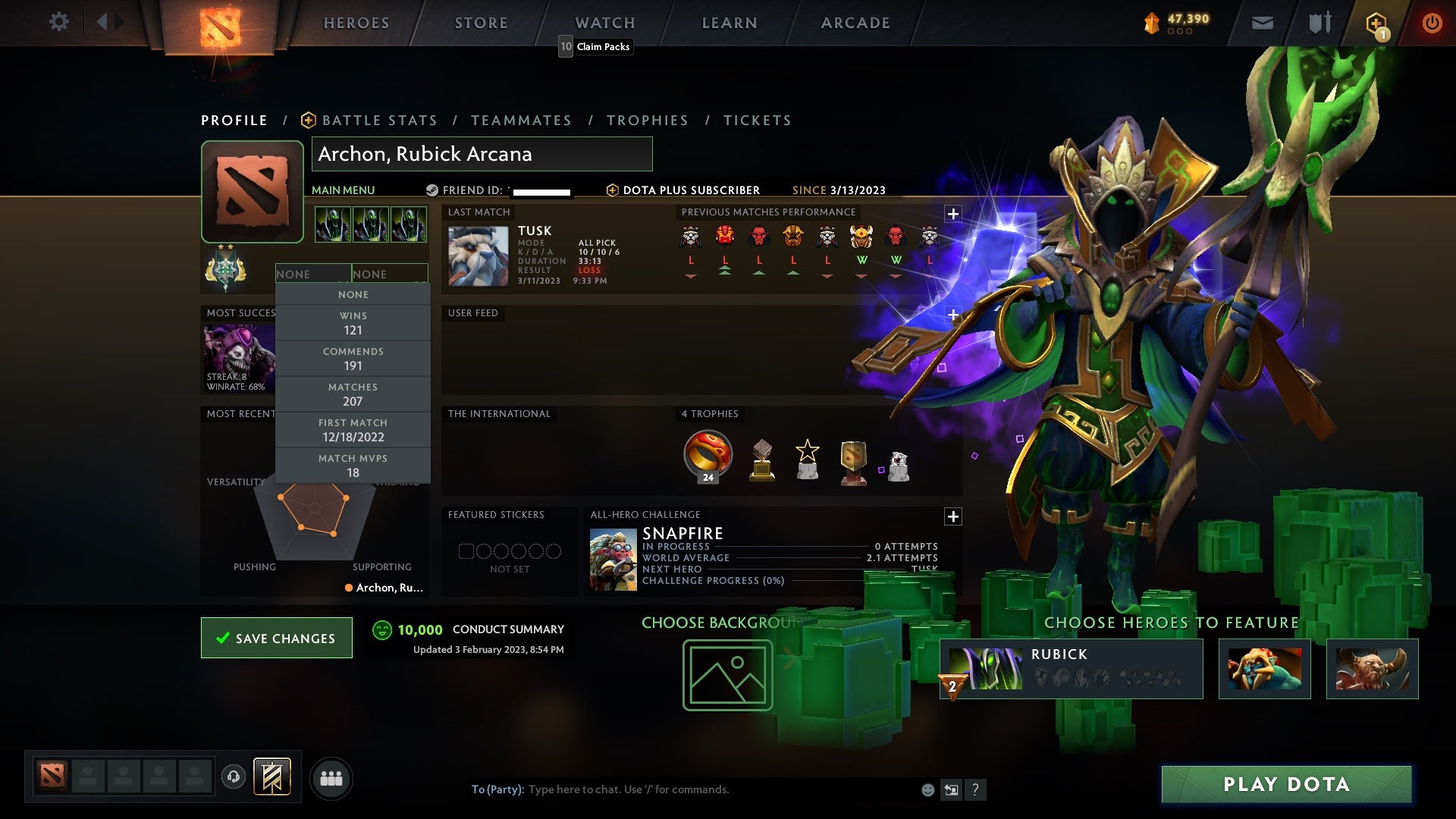Select WINS 121 from the stat dropdown
Screen dimensions: 1456x819
(353, 323)
